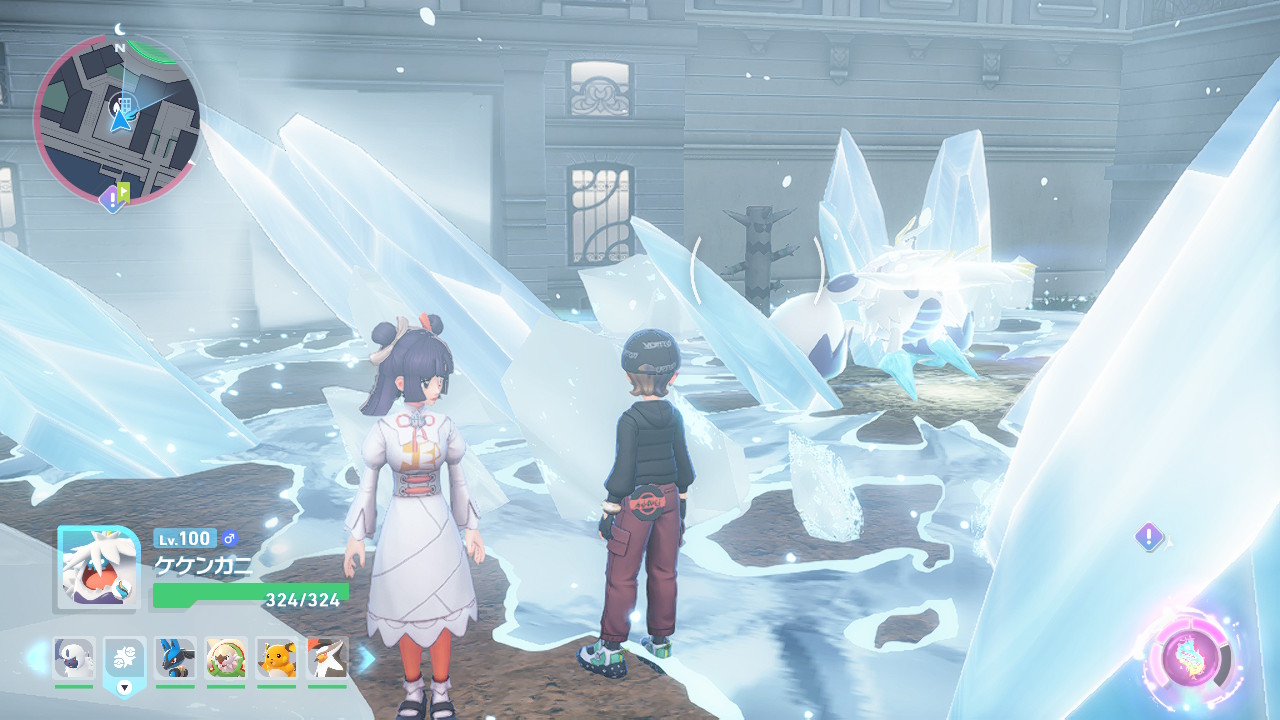Viewport: 1280px width, 720px height.
Task: Click the active Pokémon portrait above the party bar
Action: (x=97, y=568)
